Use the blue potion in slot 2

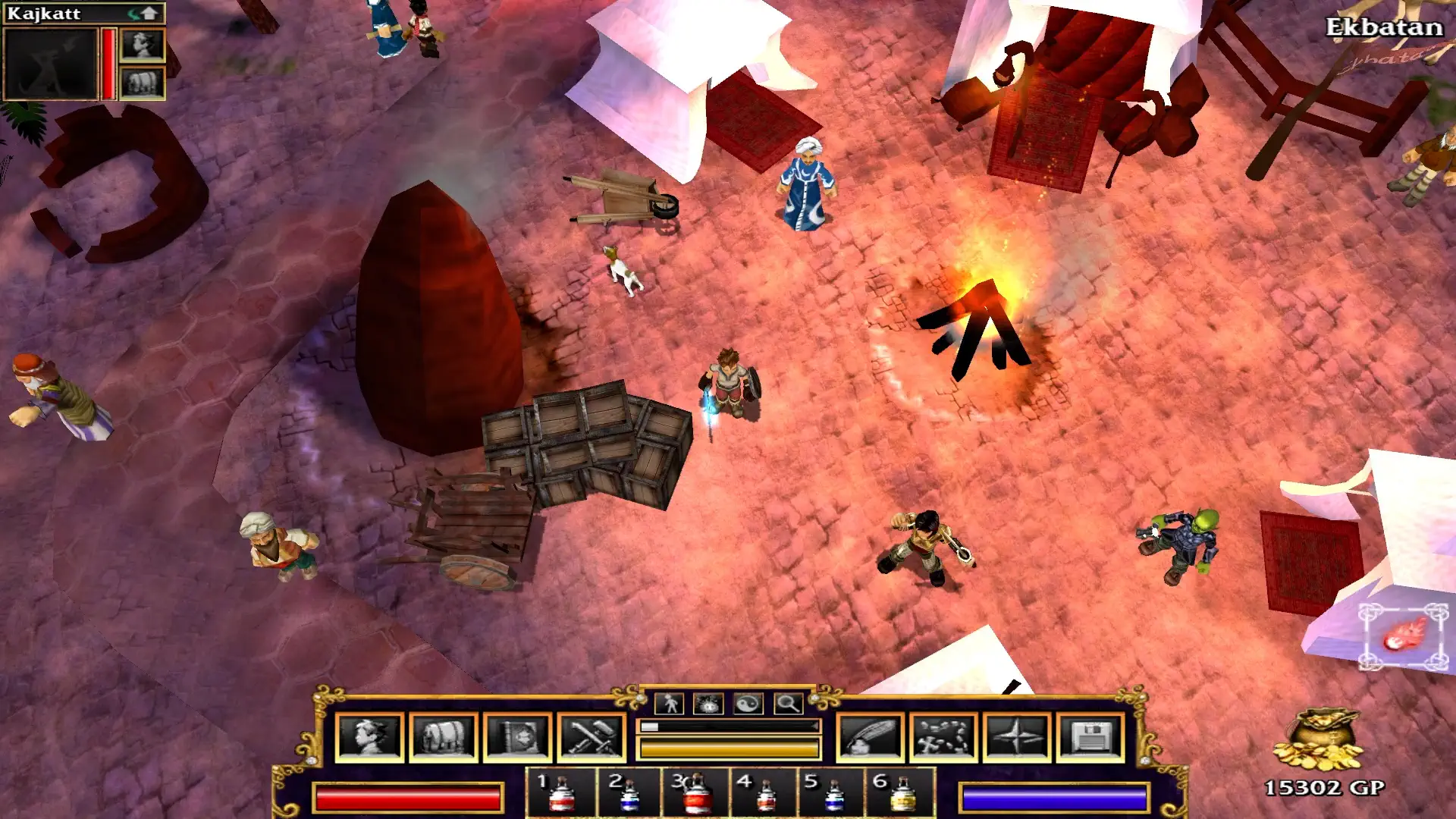pos(629,793)
